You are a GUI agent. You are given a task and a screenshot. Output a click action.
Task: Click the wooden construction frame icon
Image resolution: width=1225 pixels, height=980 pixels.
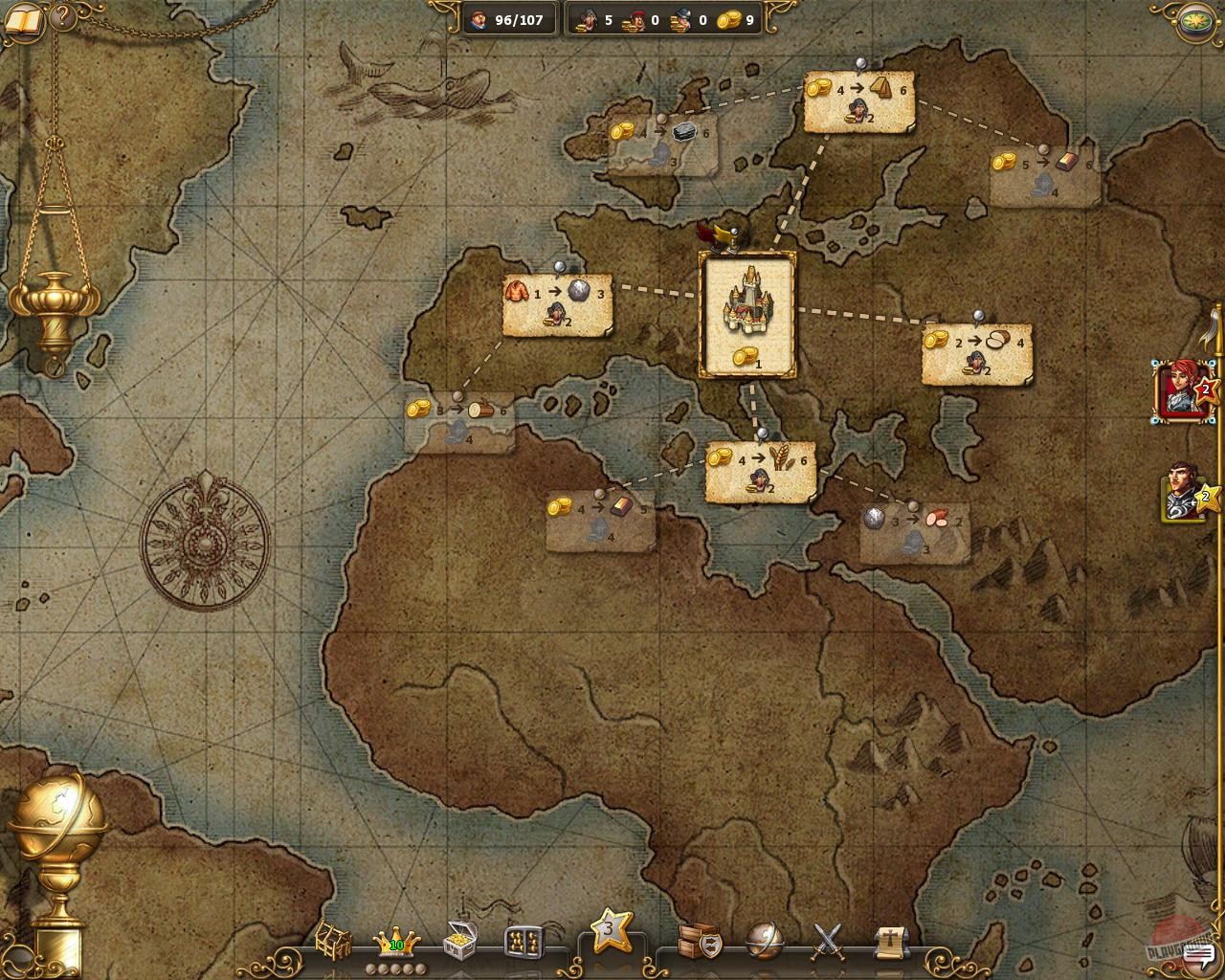pyautogui.click(x=335, y=940)
